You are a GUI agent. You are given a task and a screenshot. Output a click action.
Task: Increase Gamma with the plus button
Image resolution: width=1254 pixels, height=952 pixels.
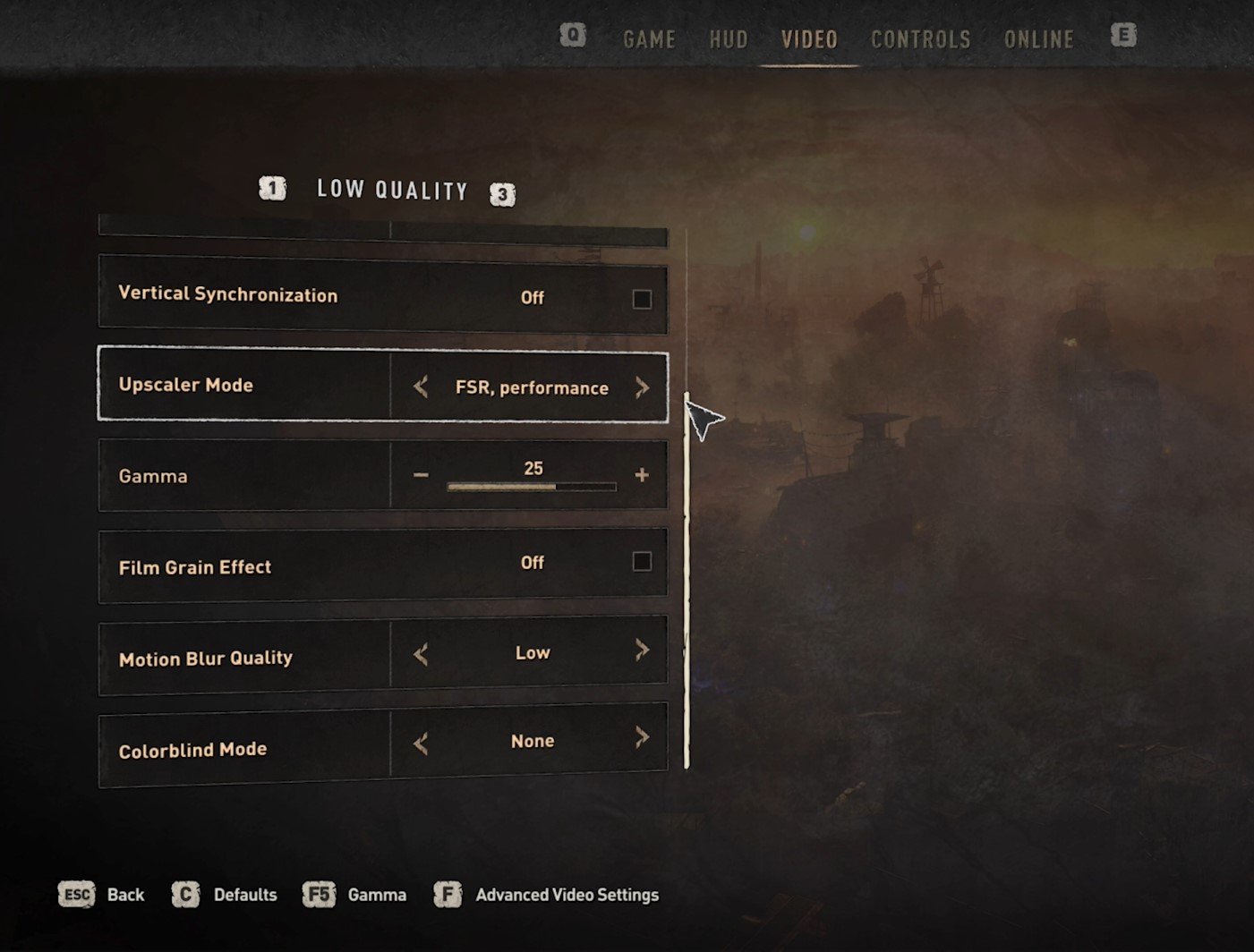(x=642, y=475)
